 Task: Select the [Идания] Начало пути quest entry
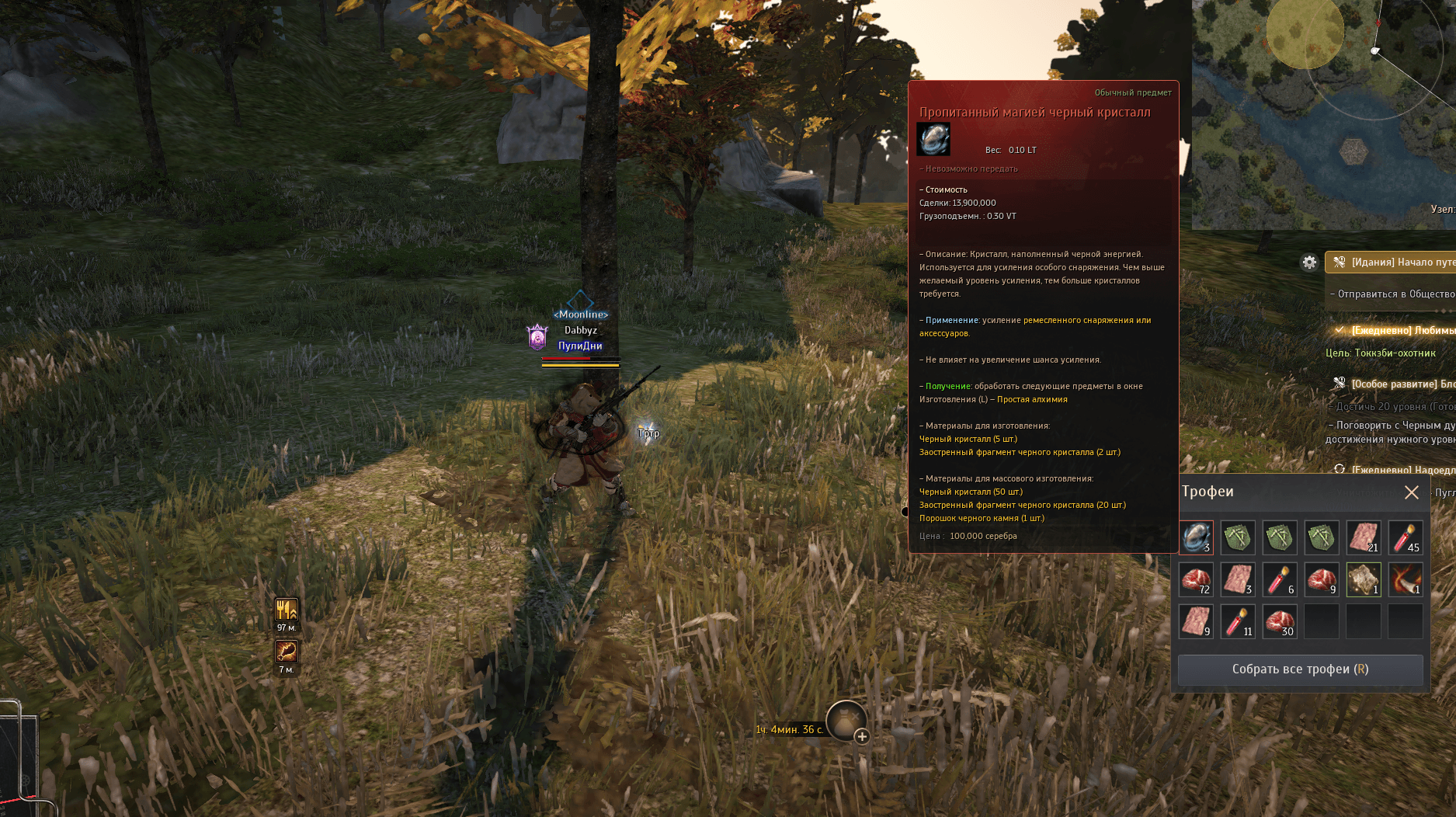point(1398,262)
